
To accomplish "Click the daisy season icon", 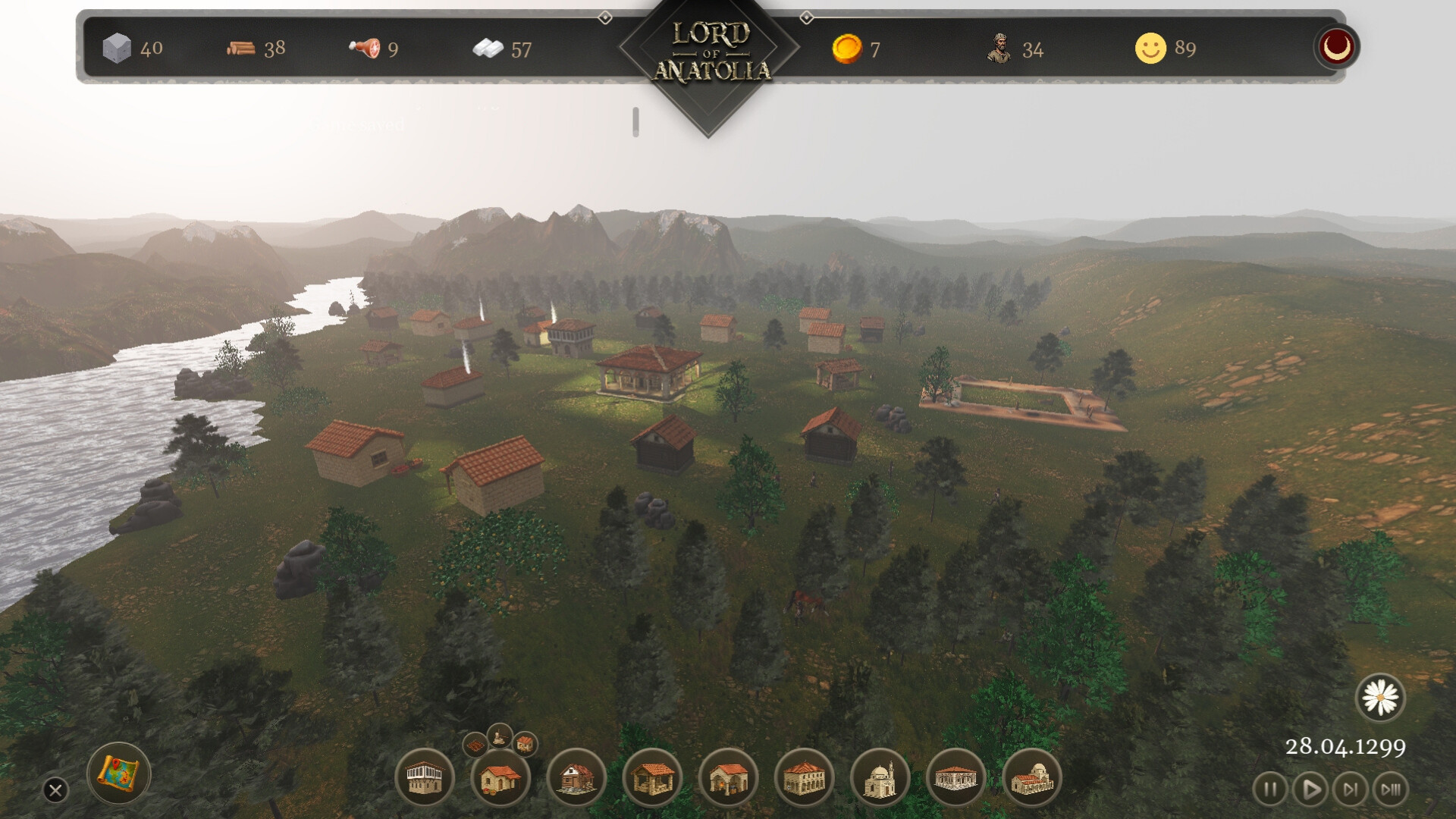I will point(1380,698).
